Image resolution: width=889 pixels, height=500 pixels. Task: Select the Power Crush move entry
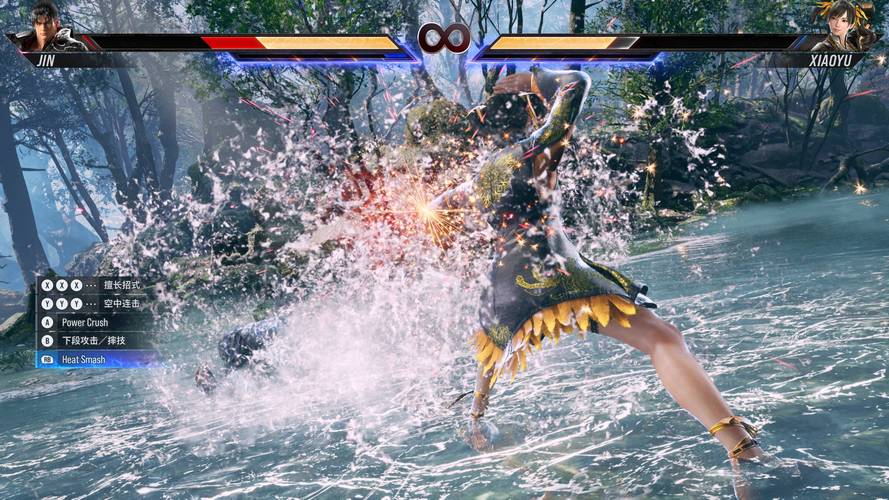click(x=84, y=323)
